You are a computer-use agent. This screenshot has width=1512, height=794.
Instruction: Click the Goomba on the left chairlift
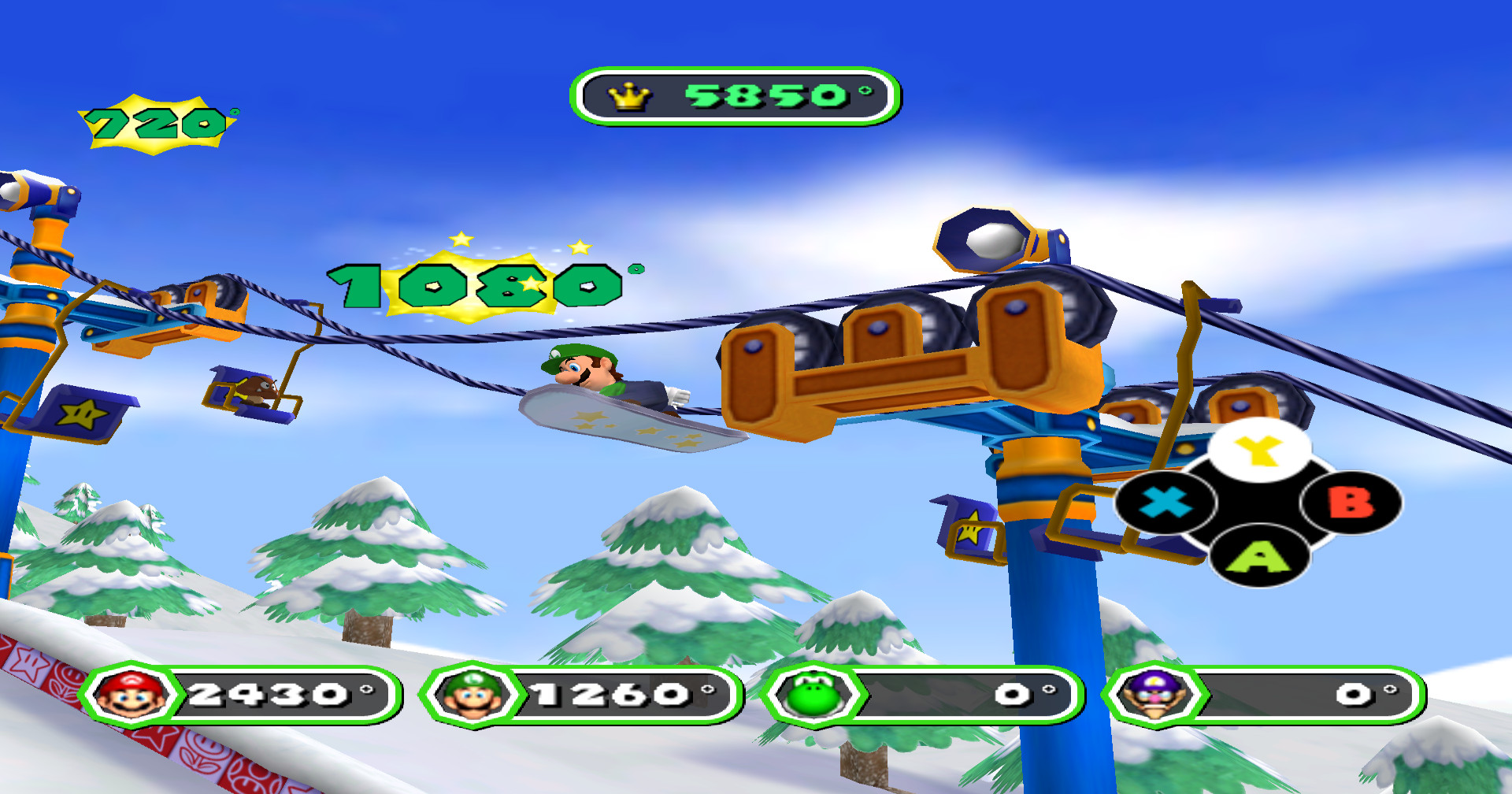[x=260, y=390]
